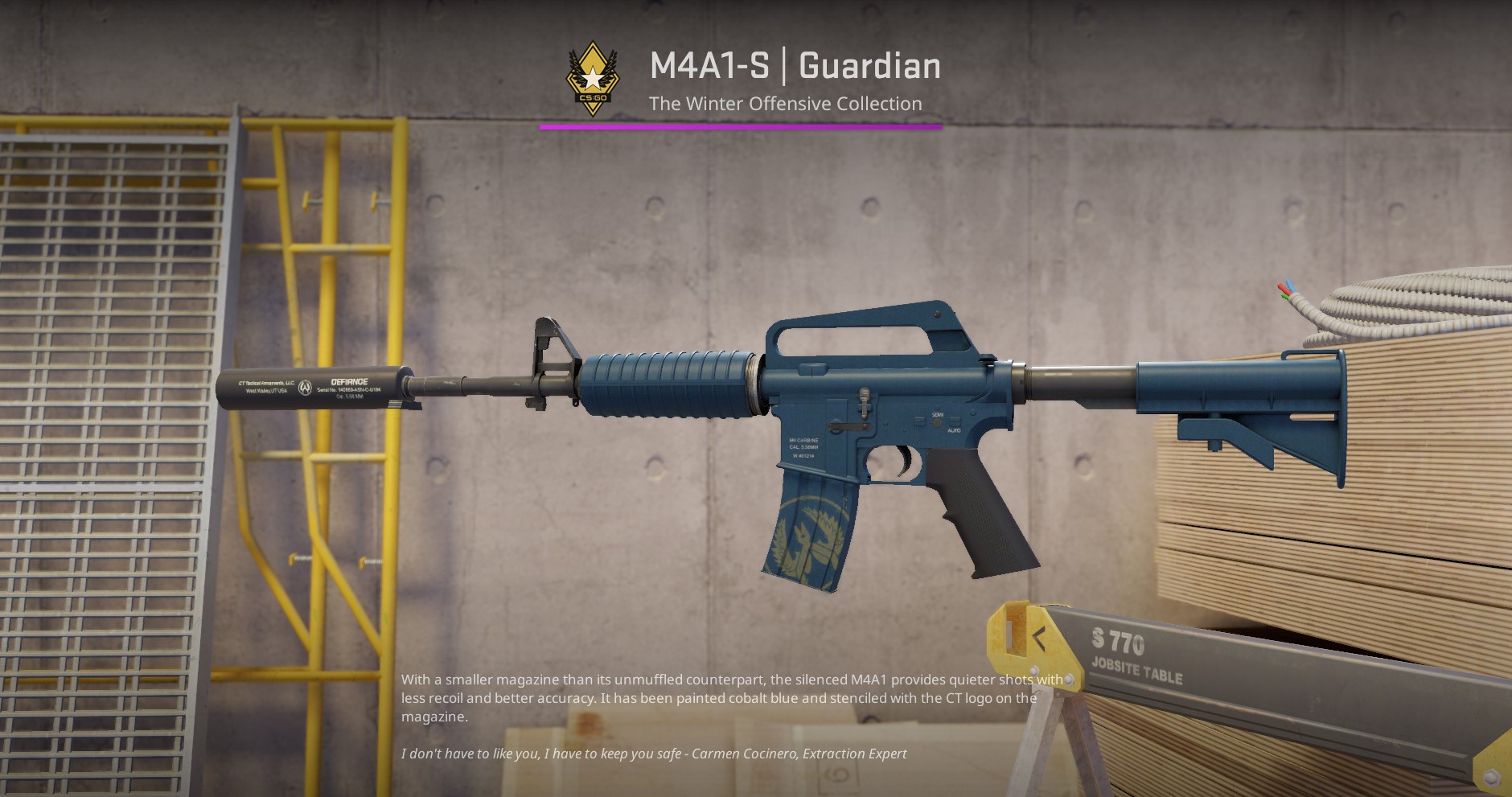Click the DEFIANCE logo on the suppressor
This screenshot has height=797, width=1512.
click(348, 381)
